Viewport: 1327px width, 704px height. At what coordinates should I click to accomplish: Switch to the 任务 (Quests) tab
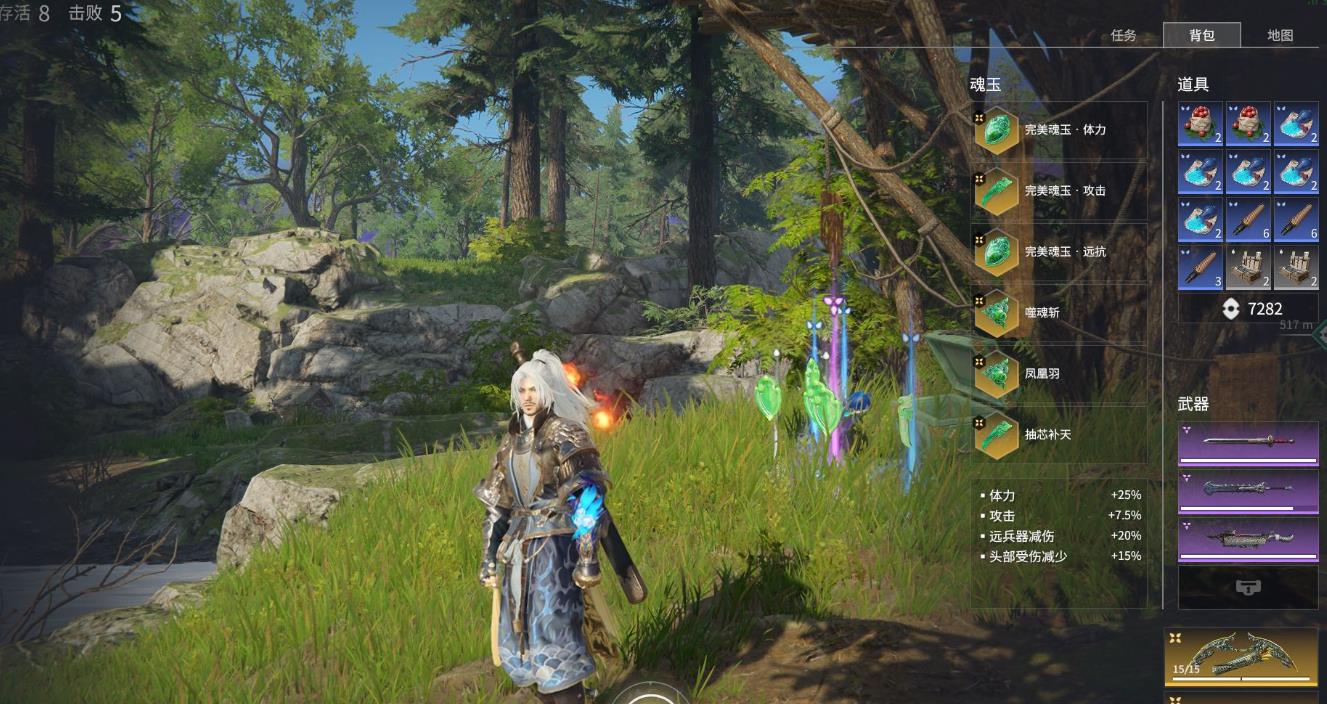1123,35
